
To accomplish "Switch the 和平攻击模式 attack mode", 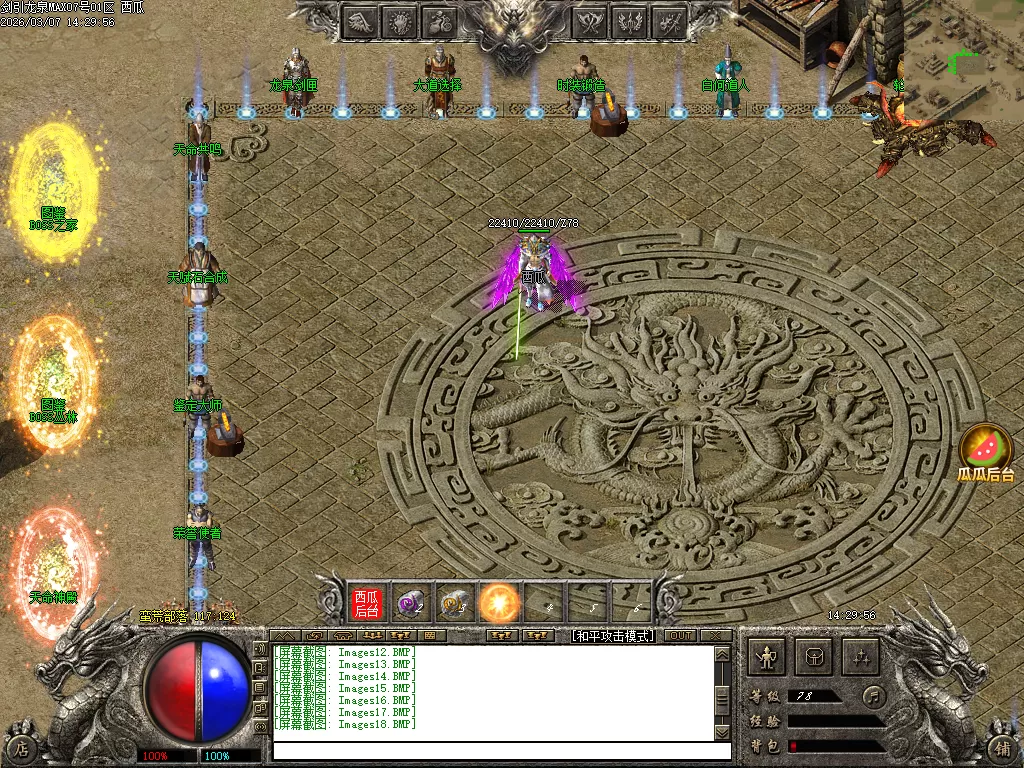I will pos(612,635).
